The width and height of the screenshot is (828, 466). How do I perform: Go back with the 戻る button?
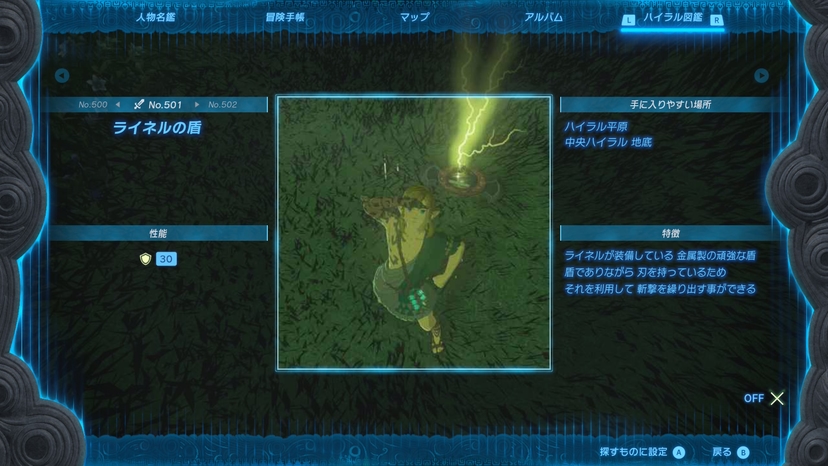tap(730, 452)
